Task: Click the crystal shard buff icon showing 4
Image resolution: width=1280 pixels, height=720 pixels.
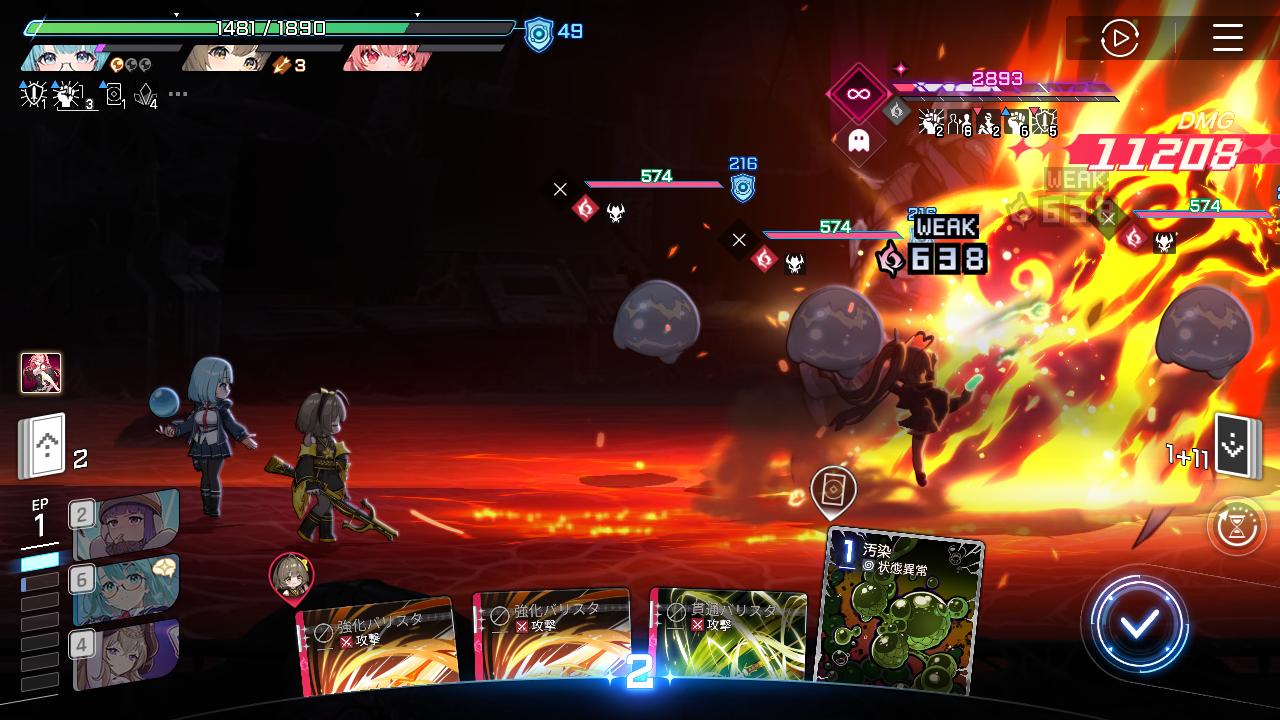Action: tap(145, 96)
